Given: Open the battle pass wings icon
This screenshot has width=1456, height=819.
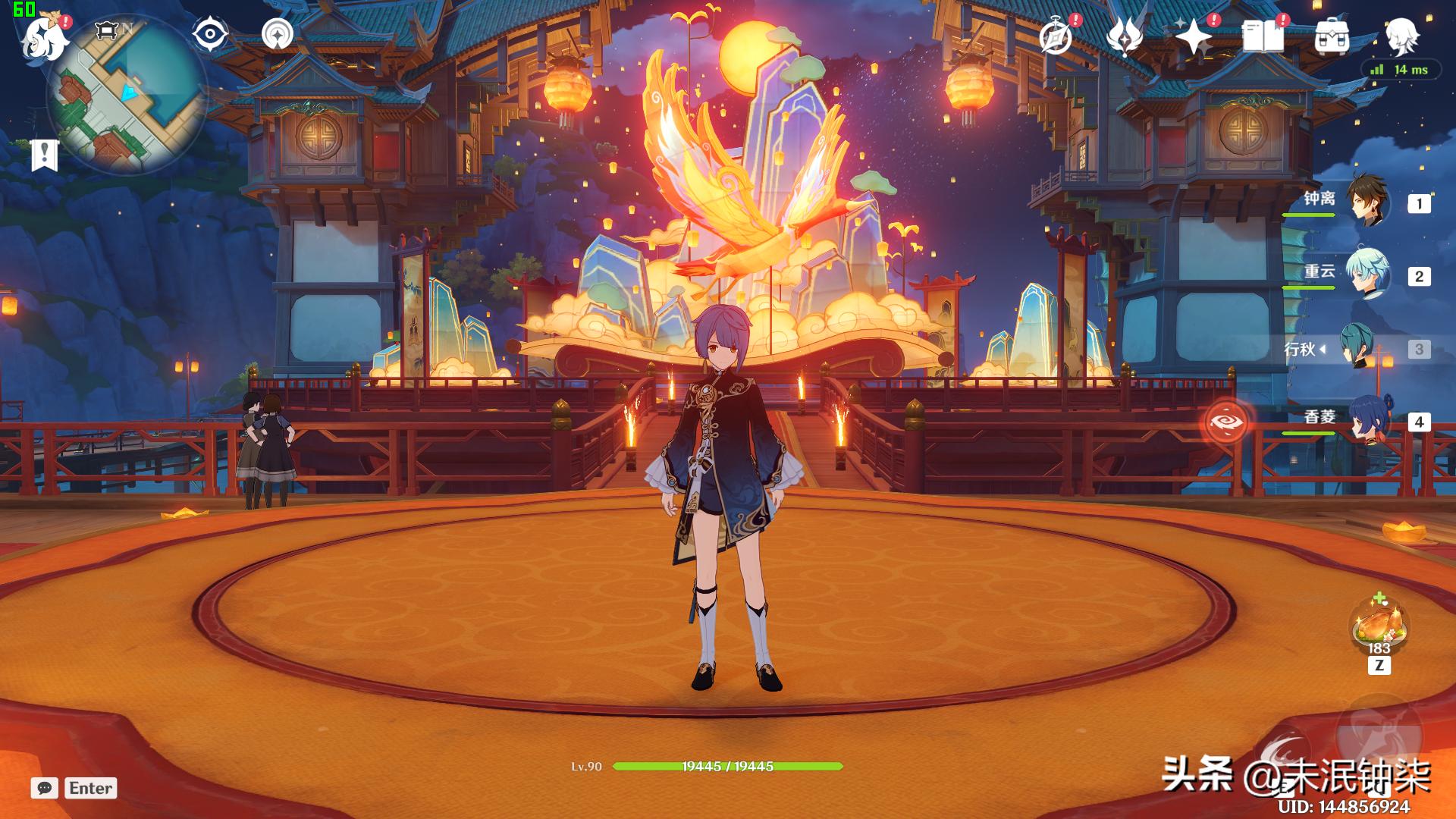Looking at the screenshot, I should (x=1125, y=36).
